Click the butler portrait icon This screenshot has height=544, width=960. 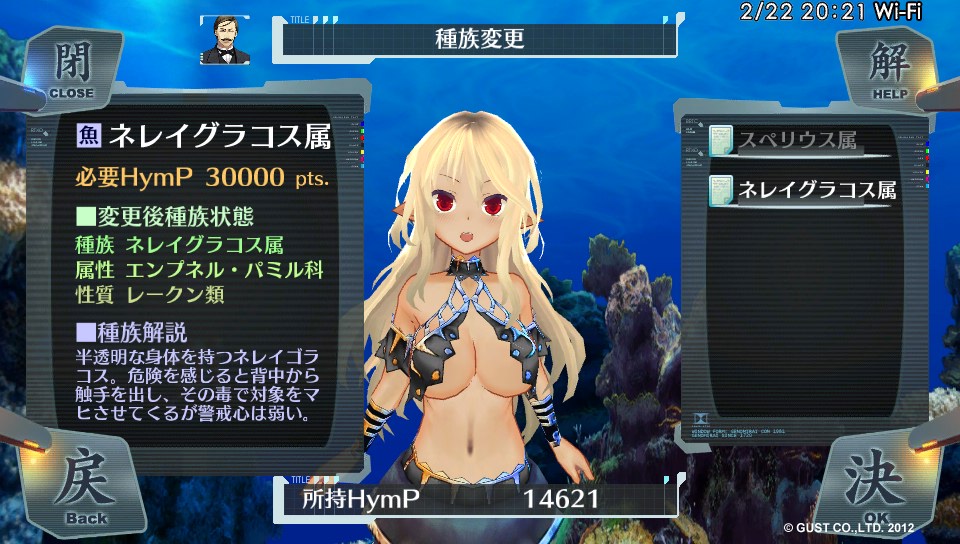pyautogui.click(x=225, y=40)
